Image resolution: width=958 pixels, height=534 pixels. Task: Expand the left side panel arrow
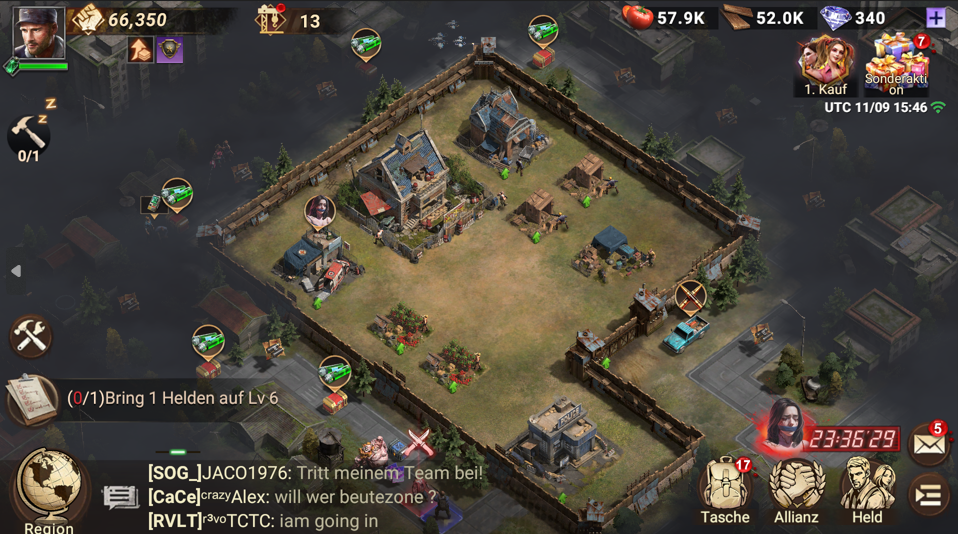pos(15,271)
